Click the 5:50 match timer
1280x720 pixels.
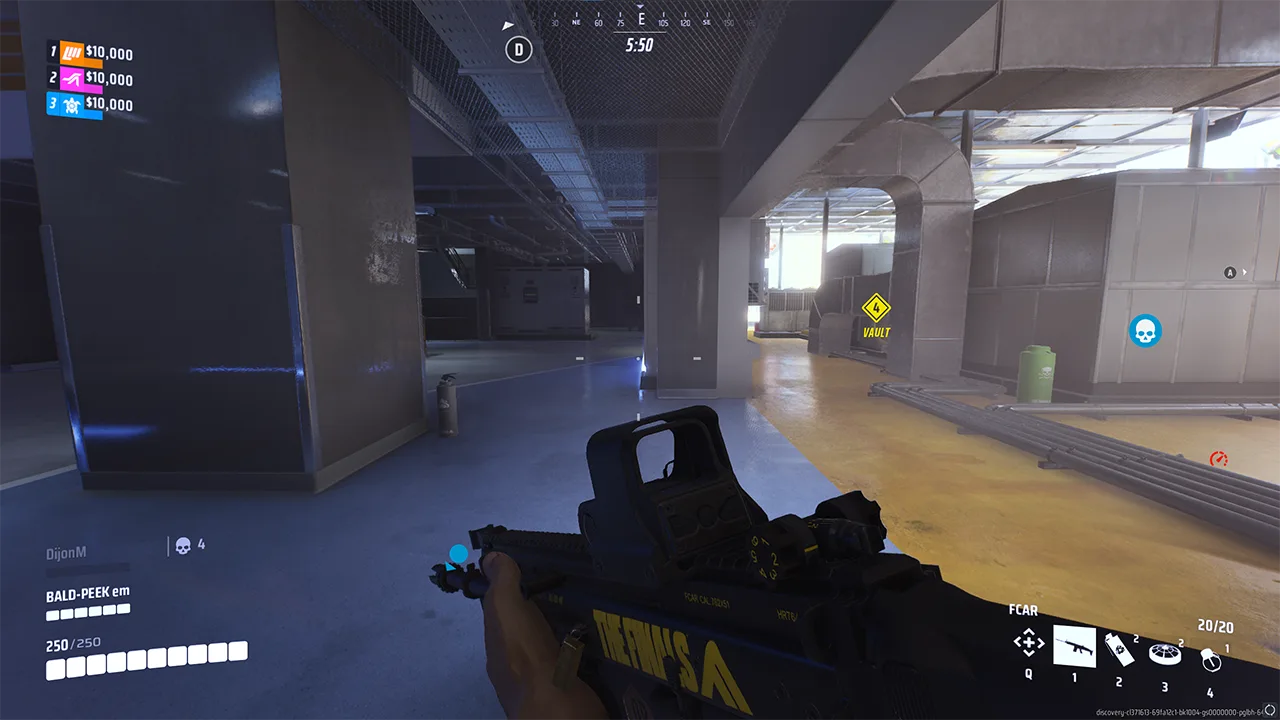637,46
